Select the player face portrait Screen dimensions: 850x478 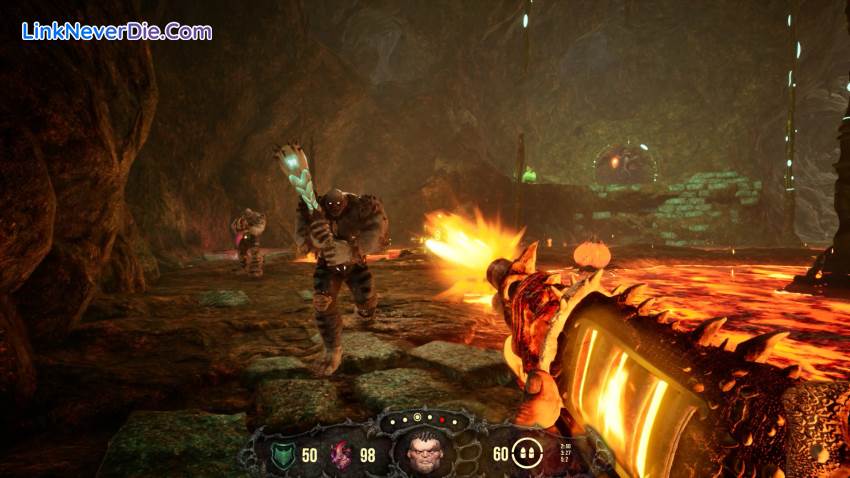pos(424,454)
